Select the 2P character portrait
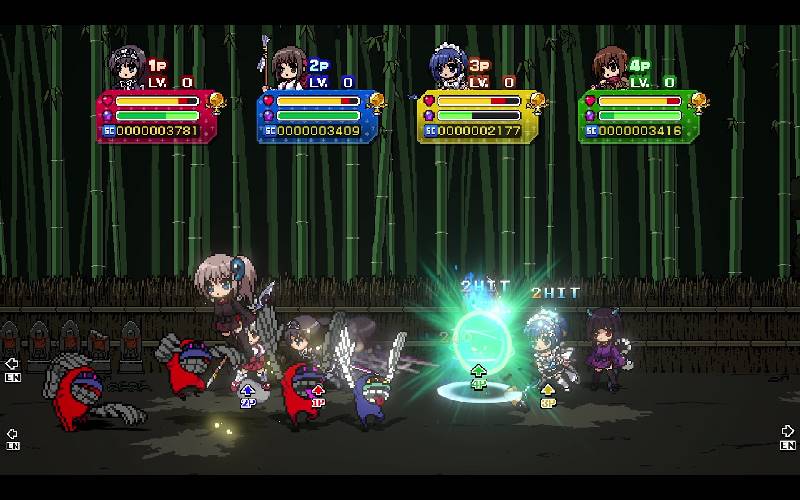The width and height of the screenshot is (800, 500). point(288,67)
